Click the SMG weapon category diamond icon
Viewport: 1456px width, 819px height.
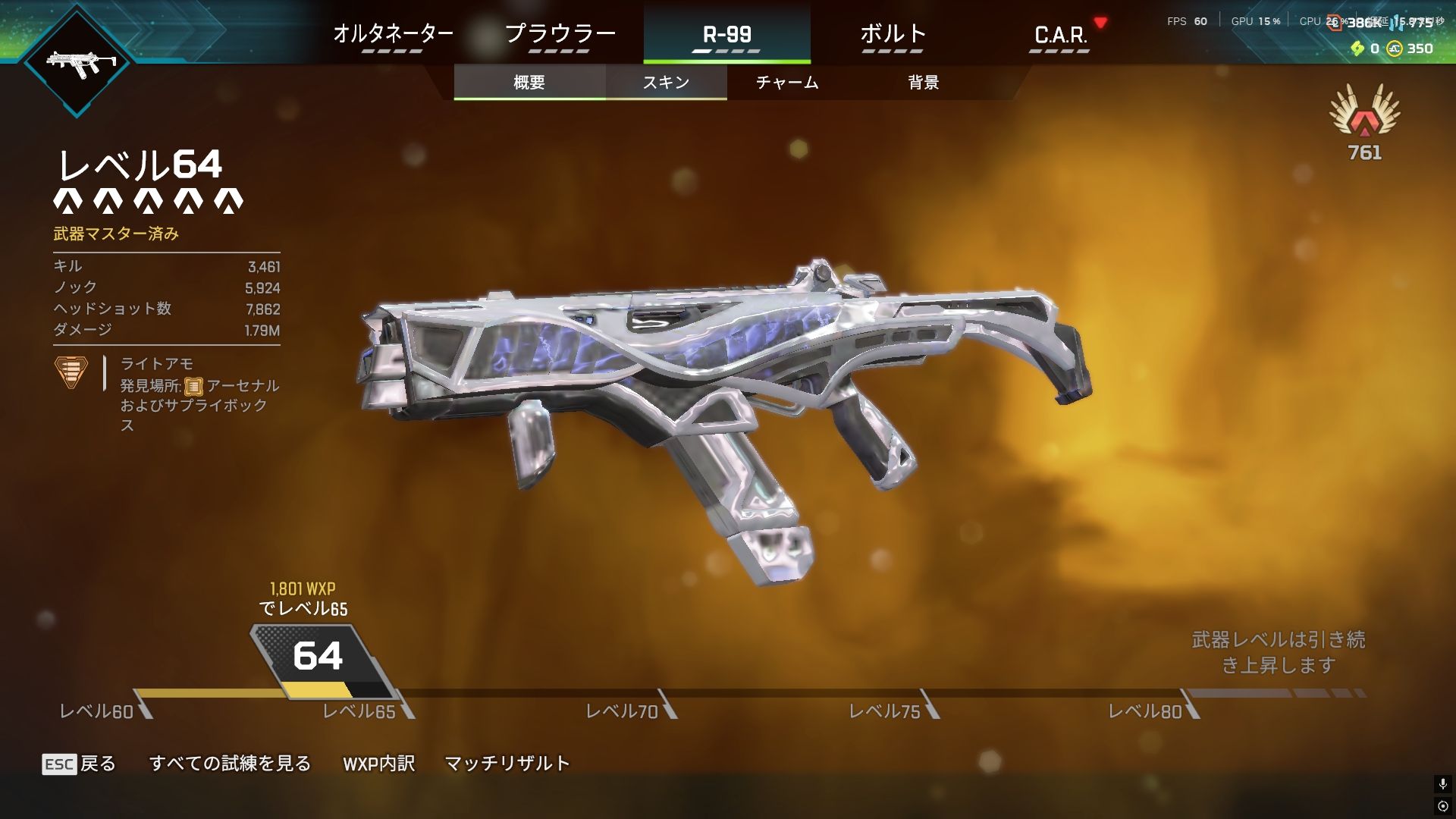[x=77, y=62]
